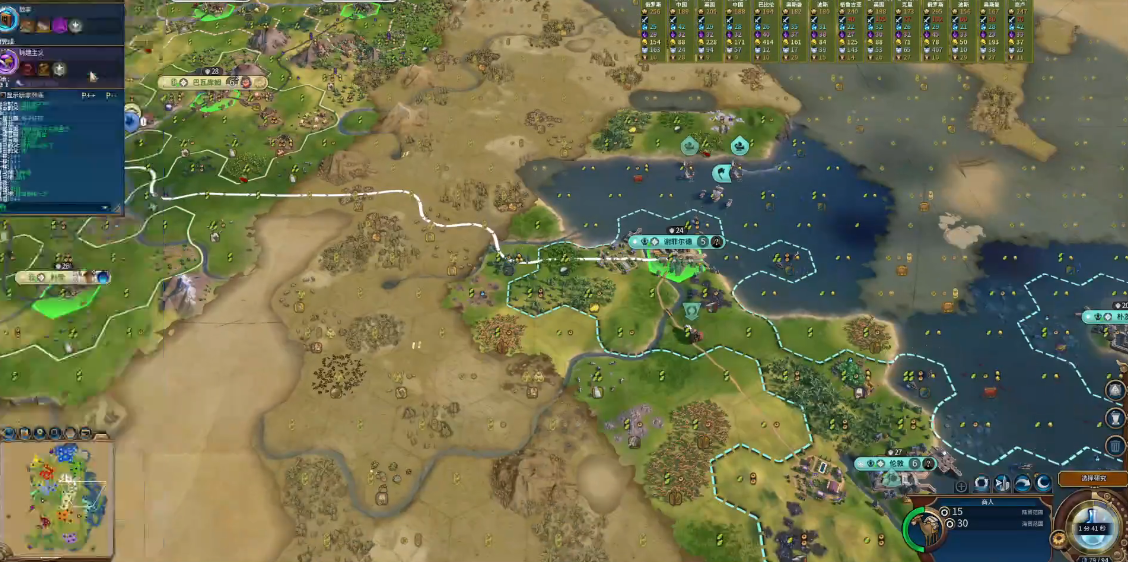Open the 伦敦 city banner
Image resolution: width=1128 pixels, height=562 pixels.
pyautogui.click(x=894, y=464)
